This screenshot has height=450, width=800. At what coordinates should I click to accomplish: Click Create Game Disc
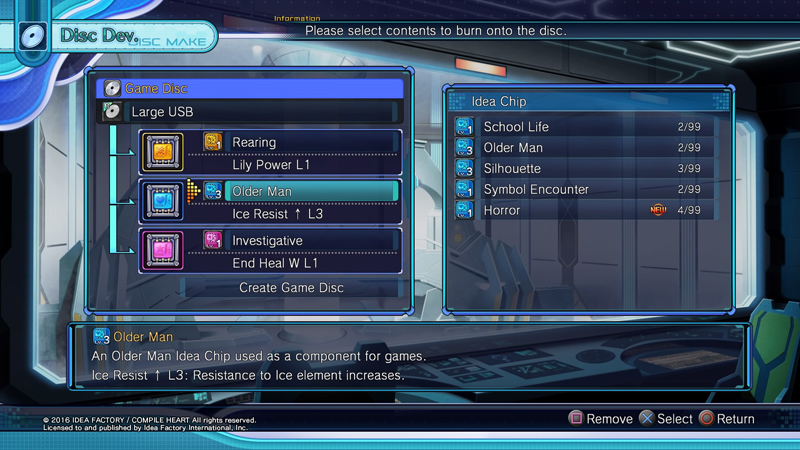(291, 288)
